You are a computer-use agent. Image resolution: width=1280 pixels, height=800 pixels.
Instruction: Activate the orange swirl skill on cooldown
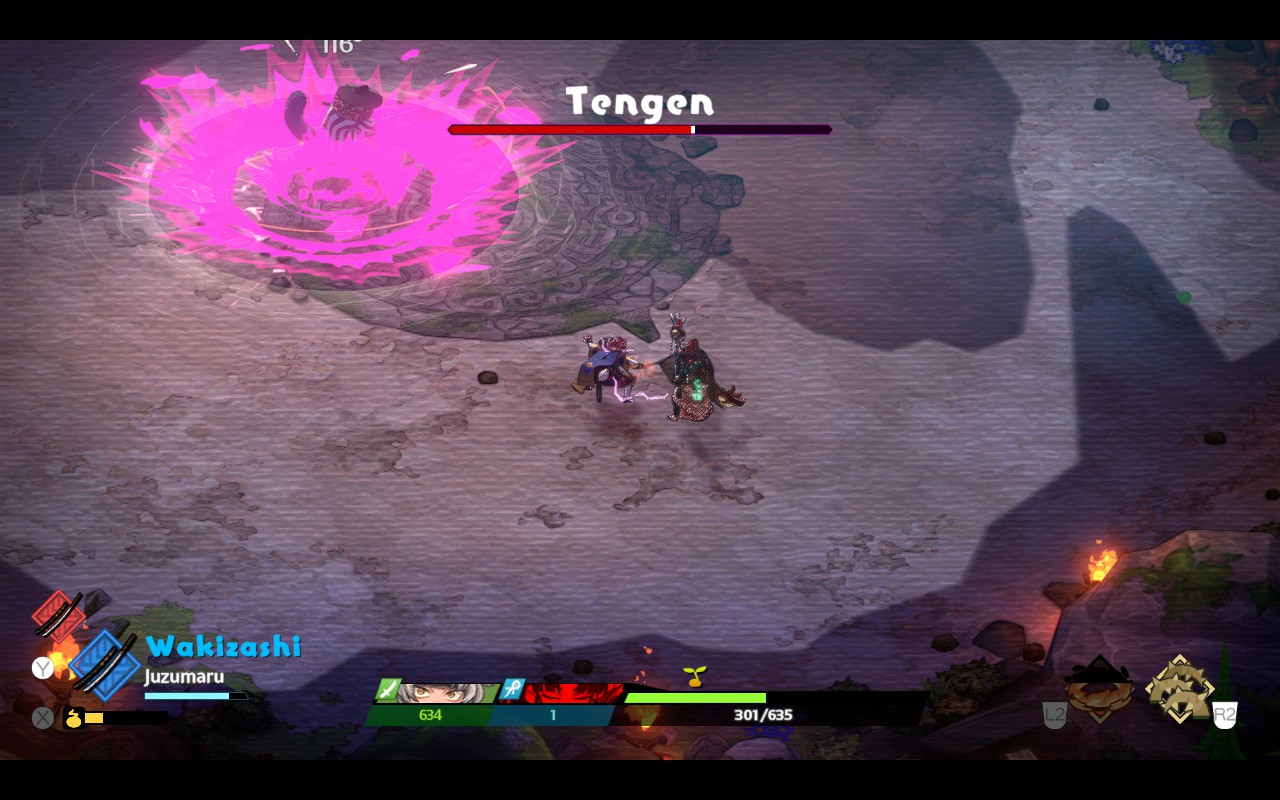1099,690
